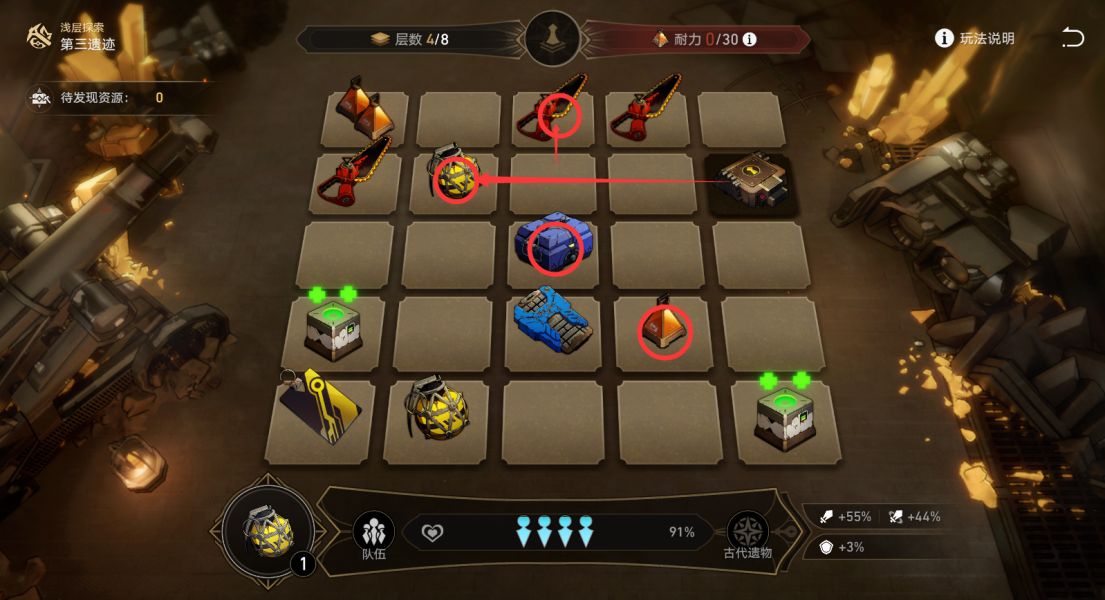Image resolution: width=1105 pixels, height=600 pixels.
Task: Show the 耐力 stamina info tooltip
Action: coord(749,40)
